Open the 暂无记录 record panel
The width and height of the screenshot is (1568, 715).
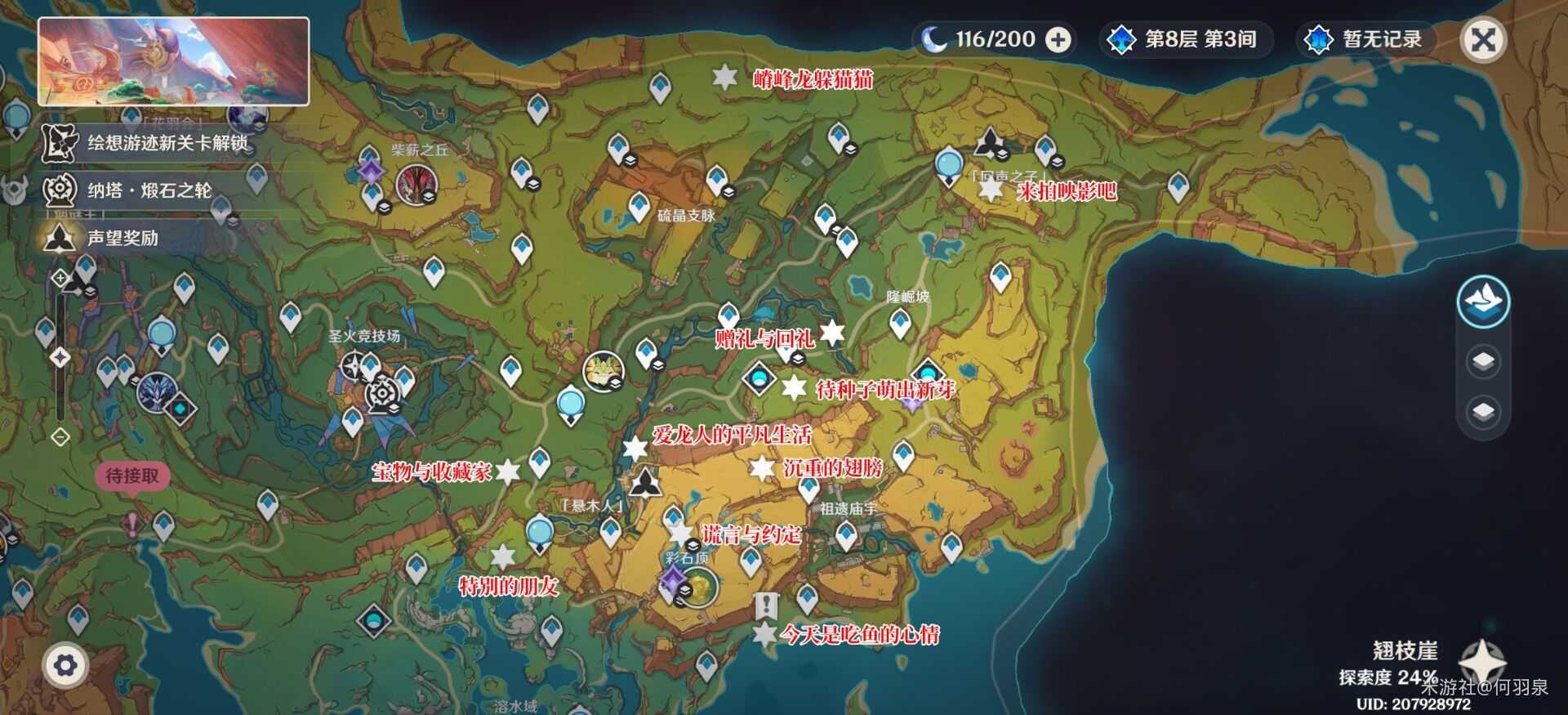pos(1366,39)
